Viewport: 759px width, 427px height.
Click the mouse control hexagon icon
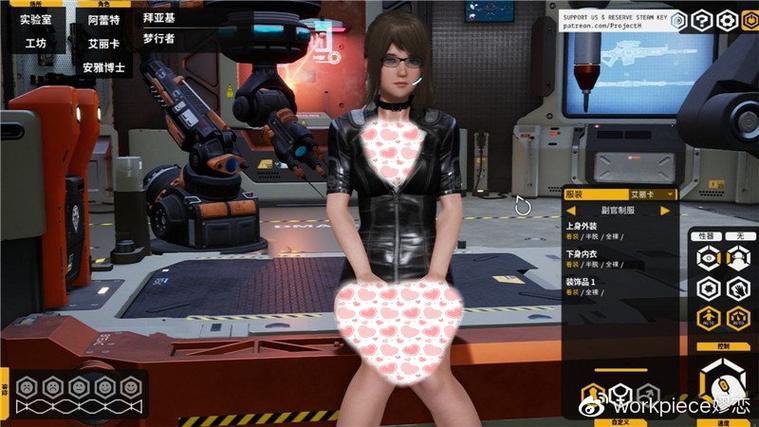(x=723, y=383)
